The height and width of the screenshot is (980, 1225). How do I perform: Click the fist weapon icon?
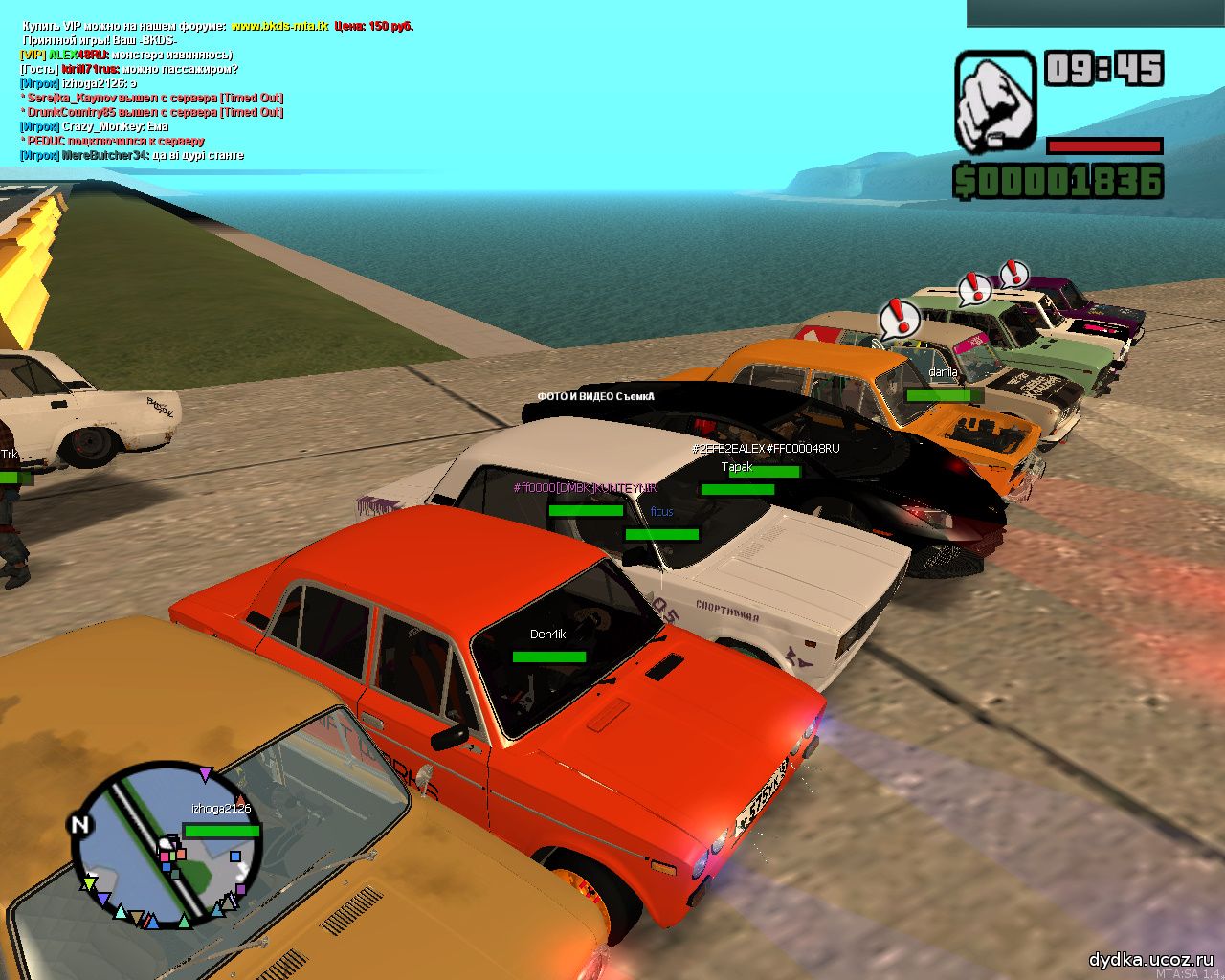point(995,101)
